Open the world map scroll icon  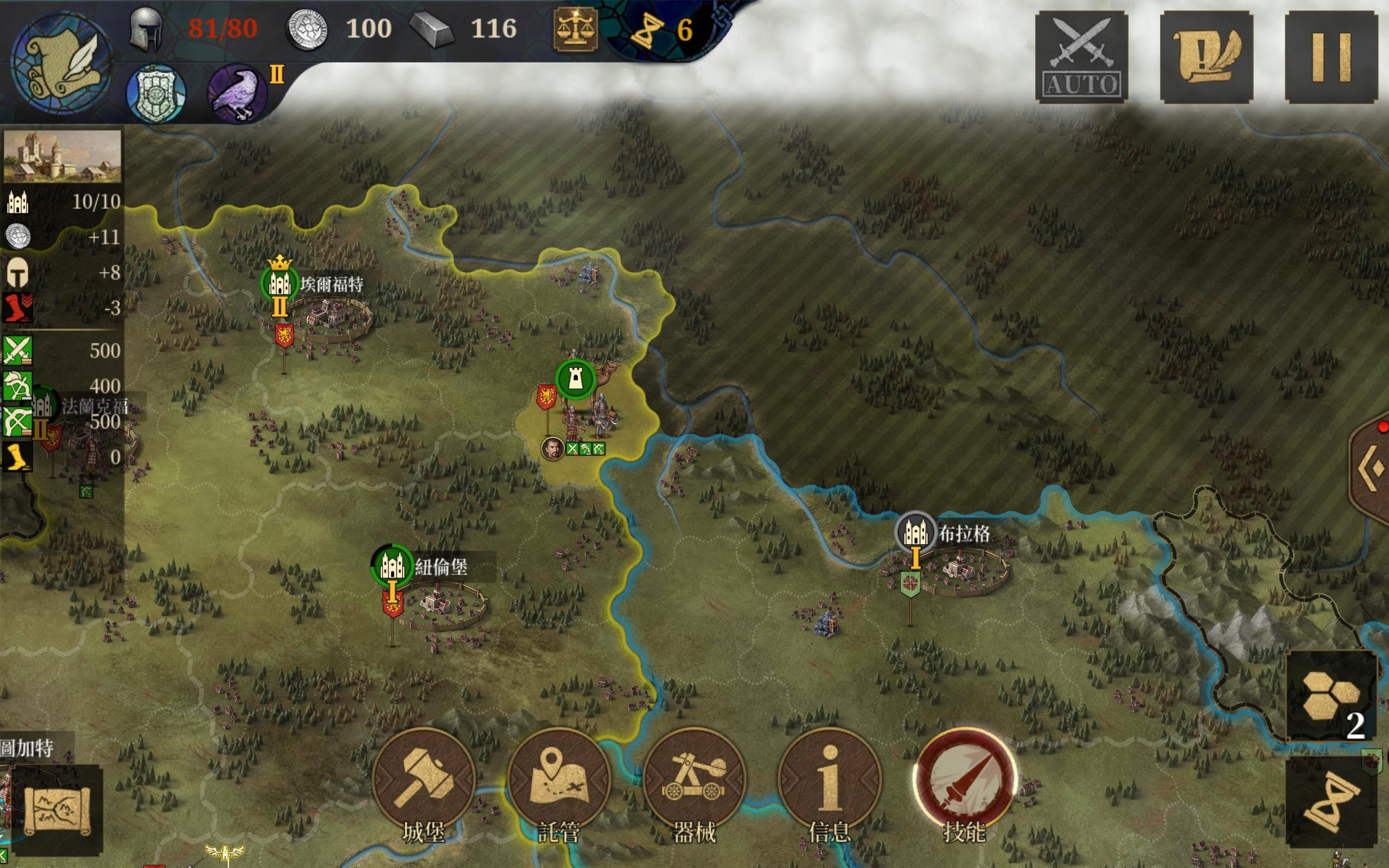tap(56, 810)
